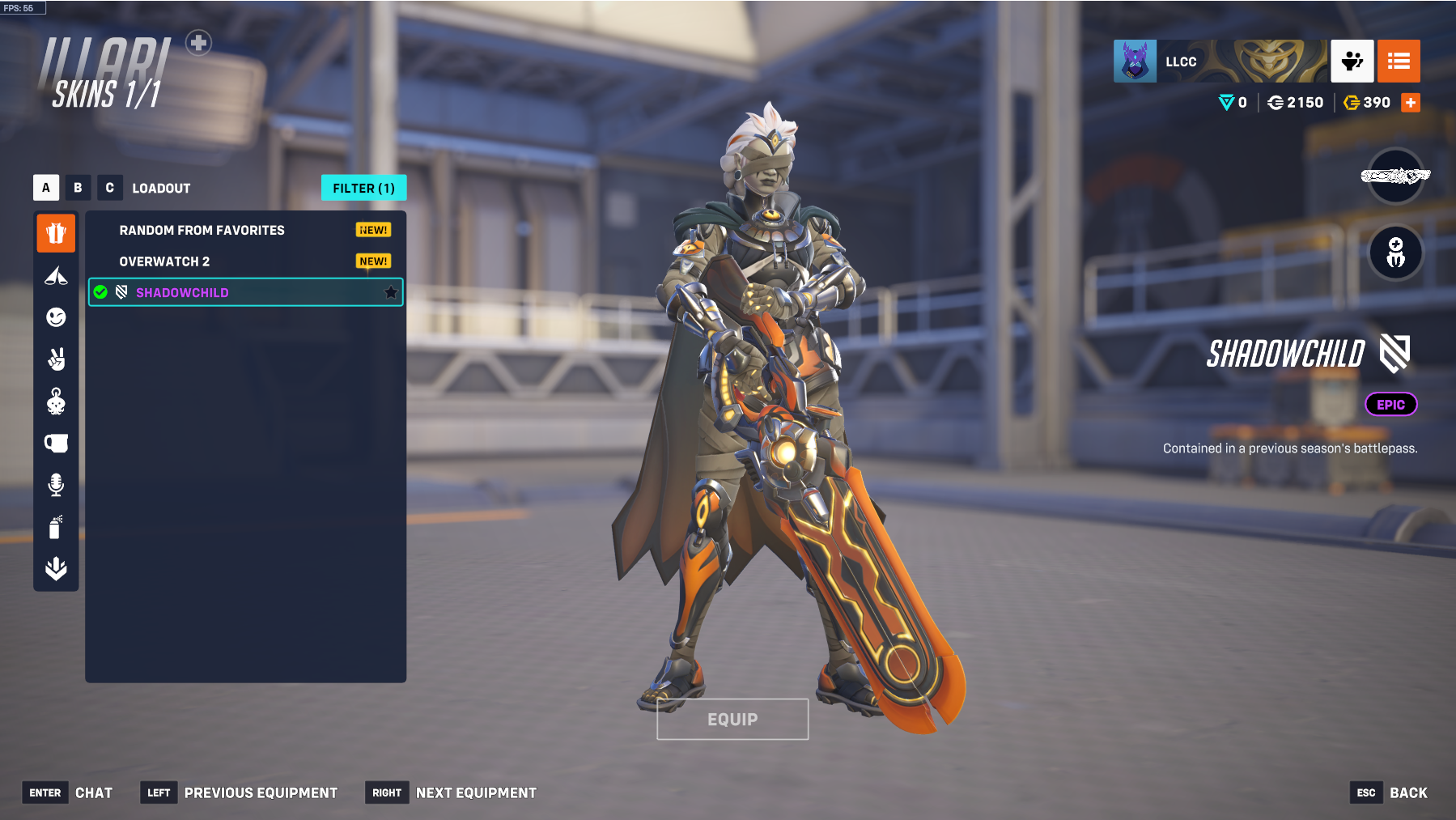Switch to loadout A
The image size is (1456, 820).
pos(46,188)
